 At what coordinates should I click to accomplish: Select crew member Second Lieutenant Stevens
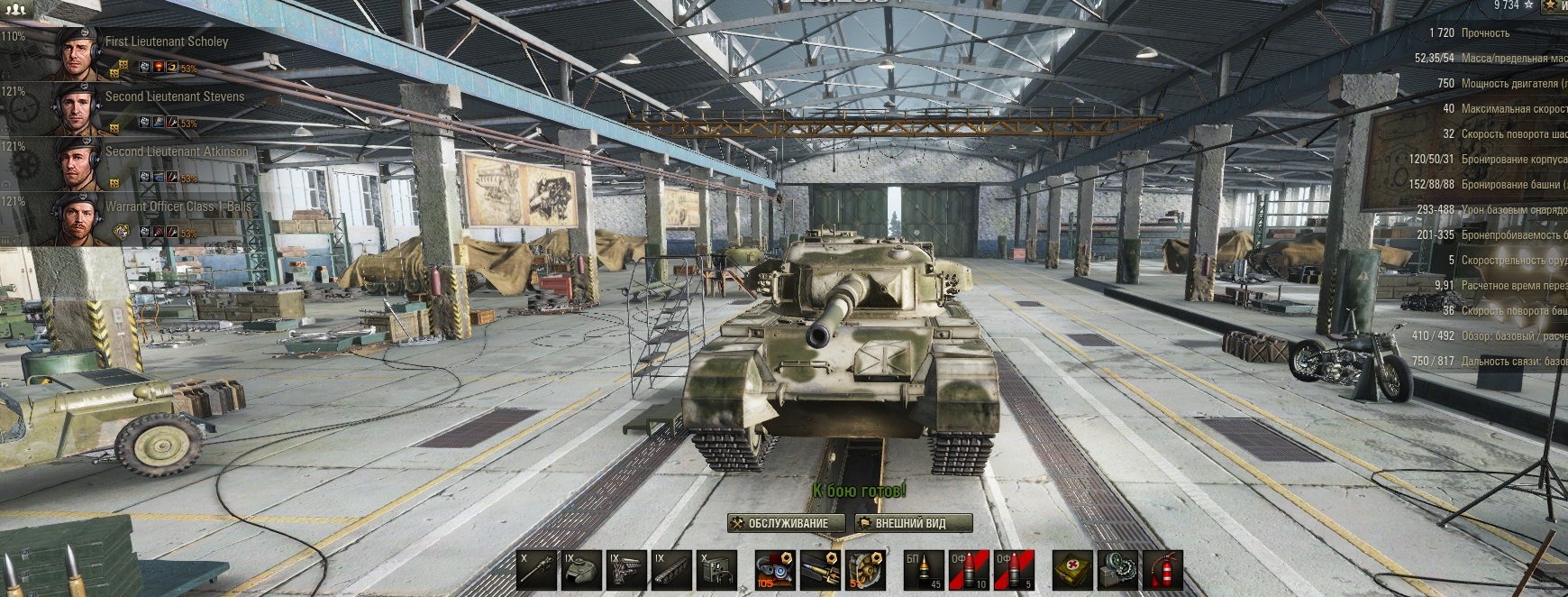pos(174,96)
